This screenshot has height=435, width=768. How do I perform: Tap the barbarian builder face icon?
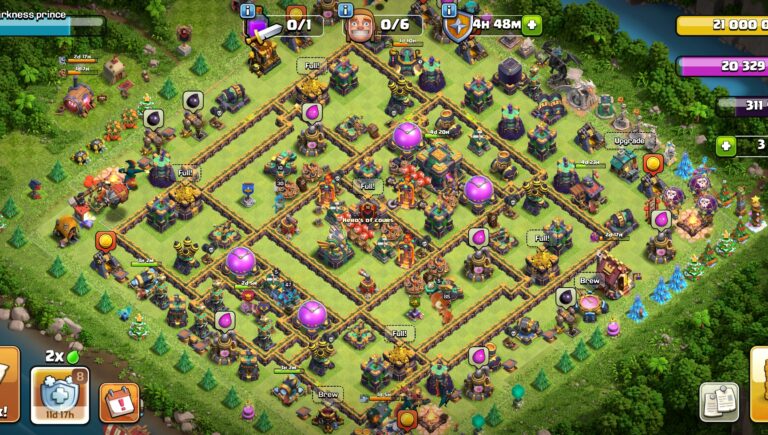coord(361,27)
